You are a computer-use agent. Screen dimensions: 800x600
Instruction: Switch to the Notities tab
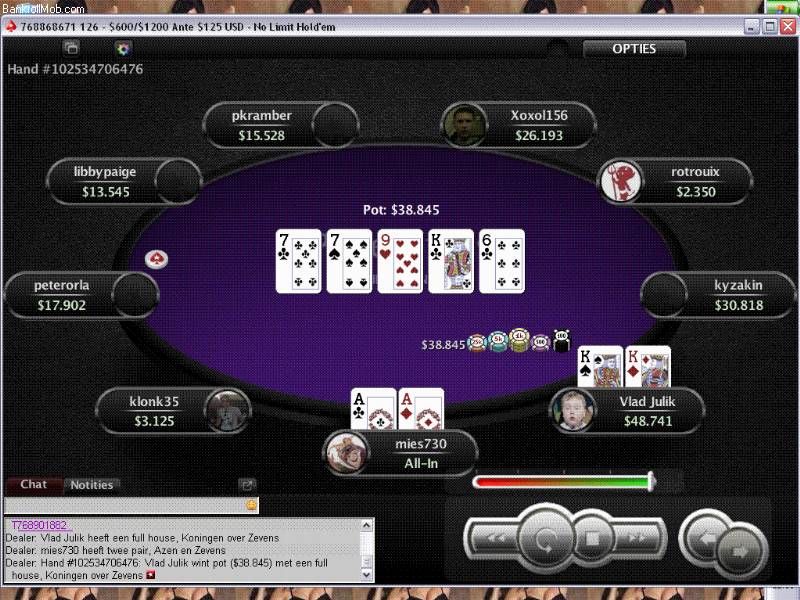point(91,485)
